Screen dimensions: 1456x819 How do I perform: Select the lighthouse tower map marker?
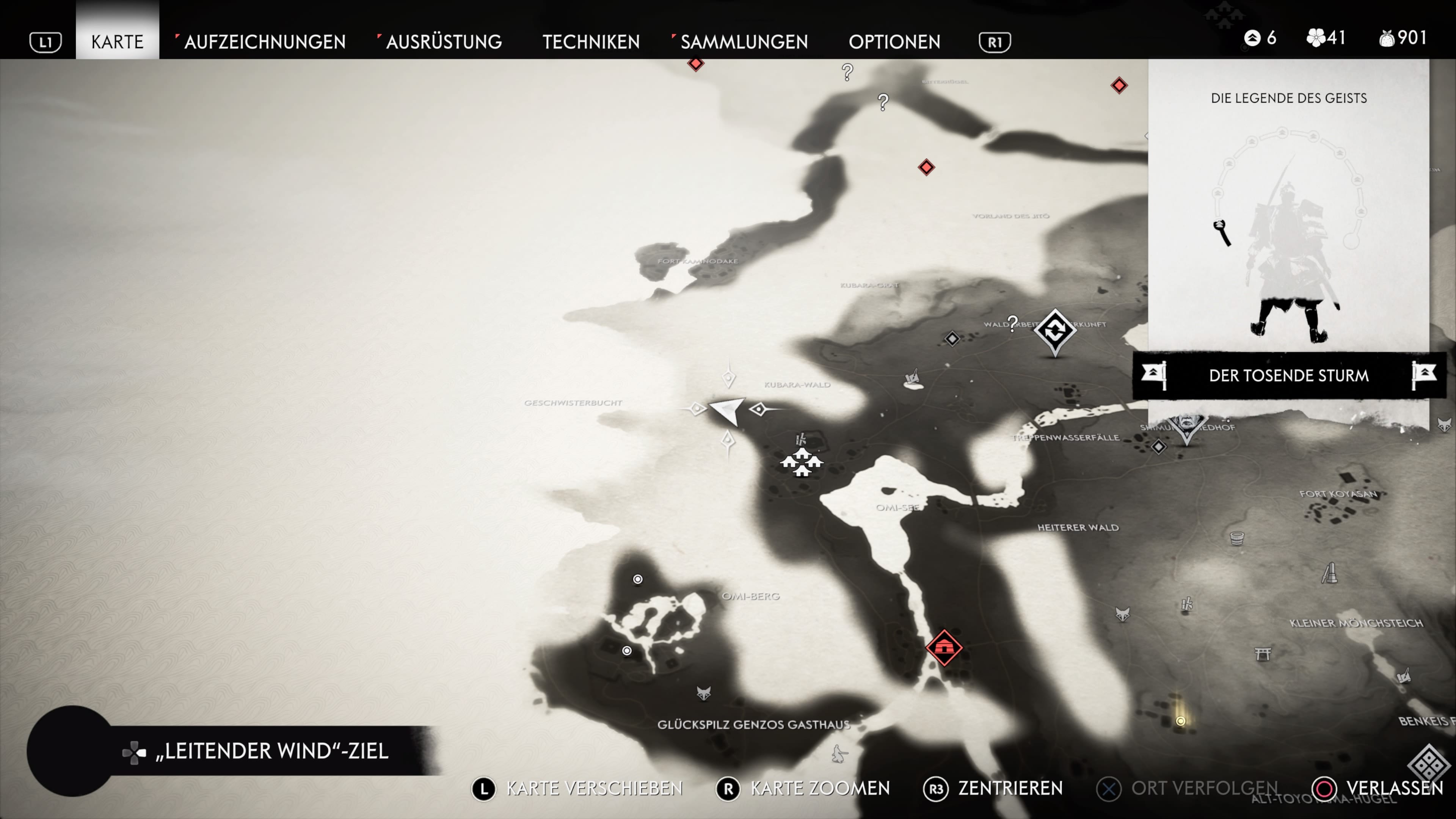[x=1329, y=573]
